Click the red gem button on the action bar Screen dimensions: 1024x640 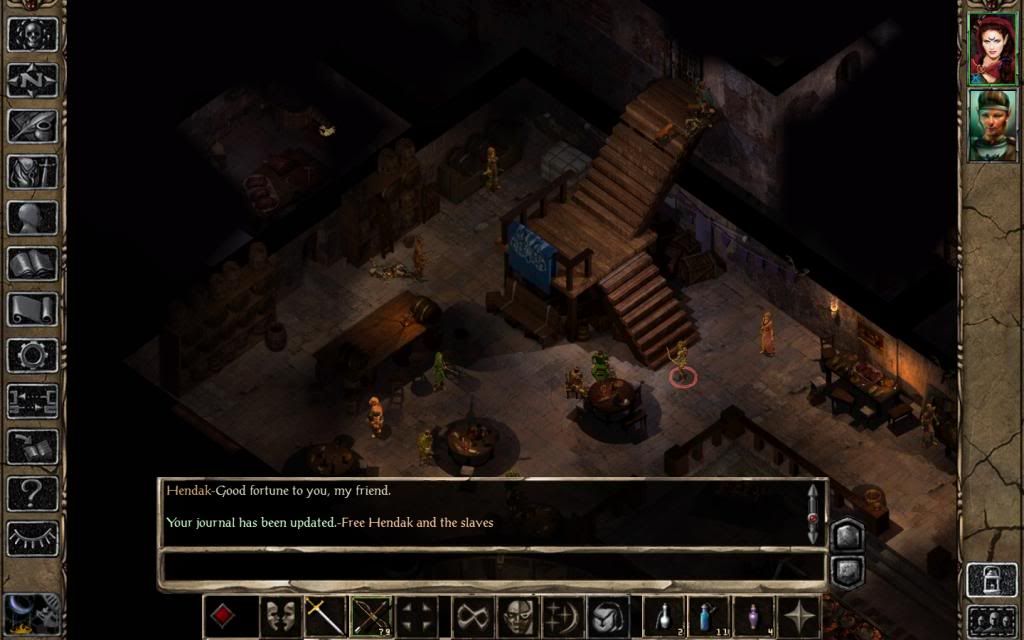tap(224, 616)
